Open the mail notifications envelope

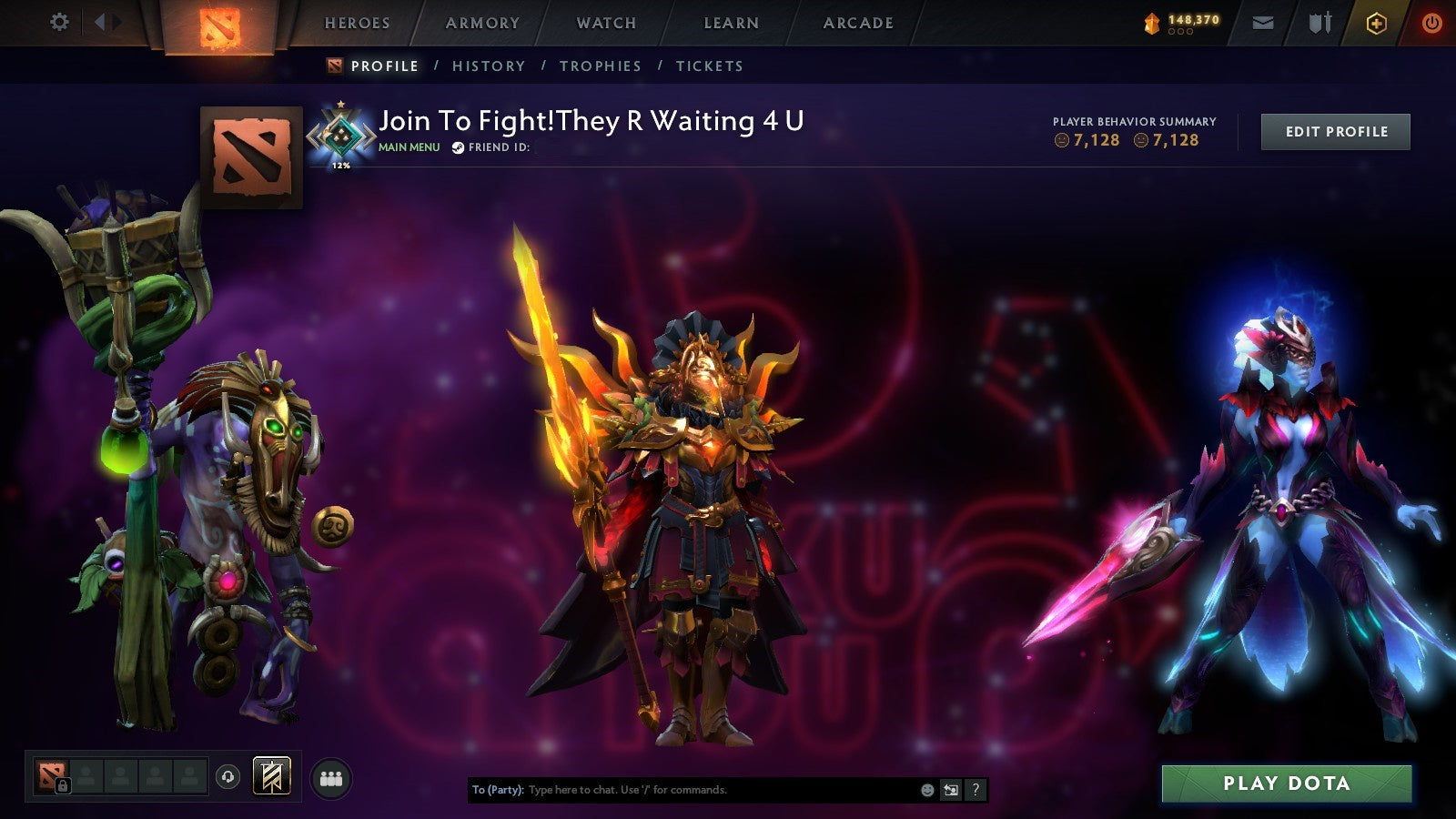click(1265, 23)
